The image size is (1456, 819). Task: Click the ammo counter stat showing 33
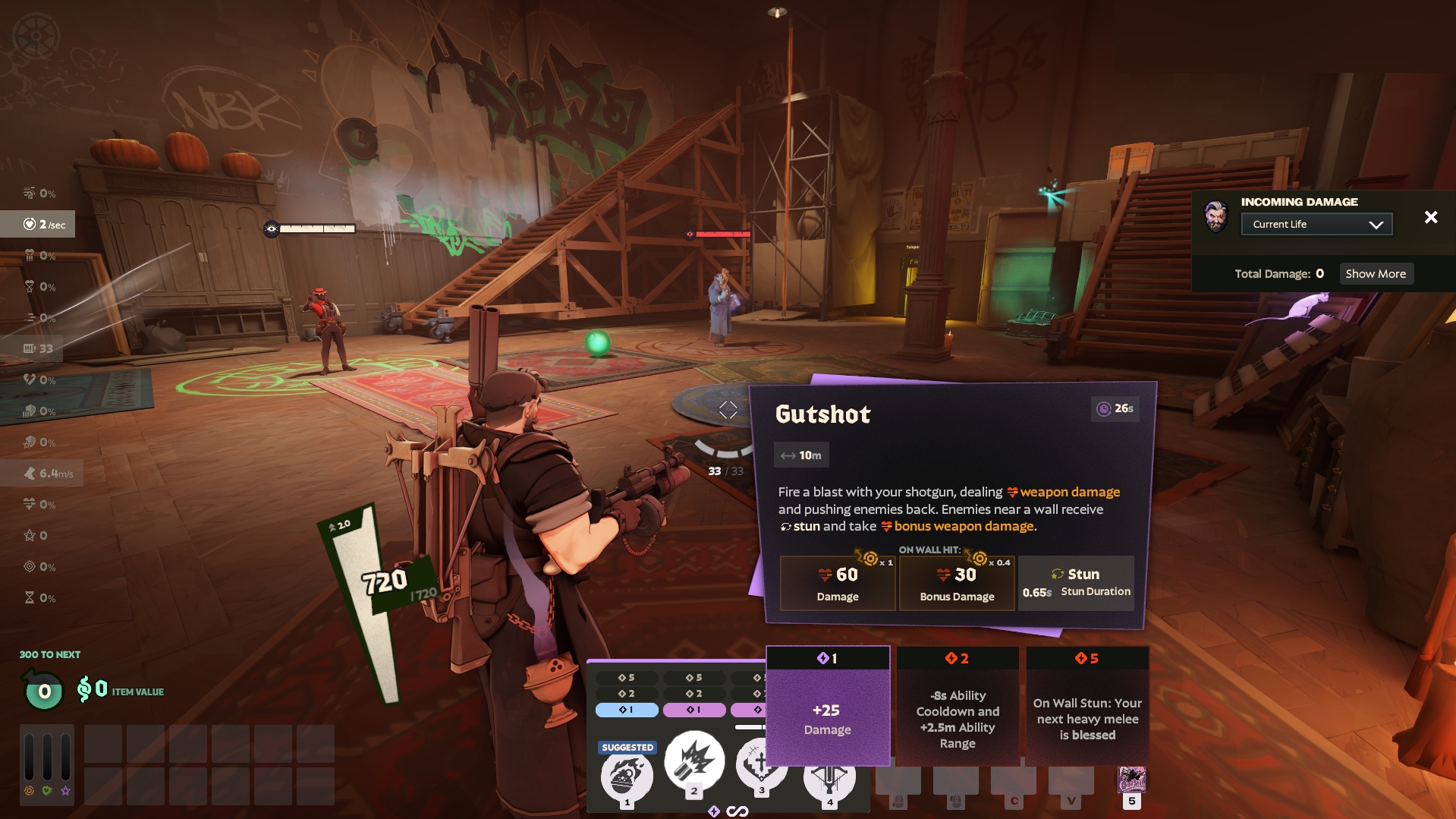coord(36,348)
